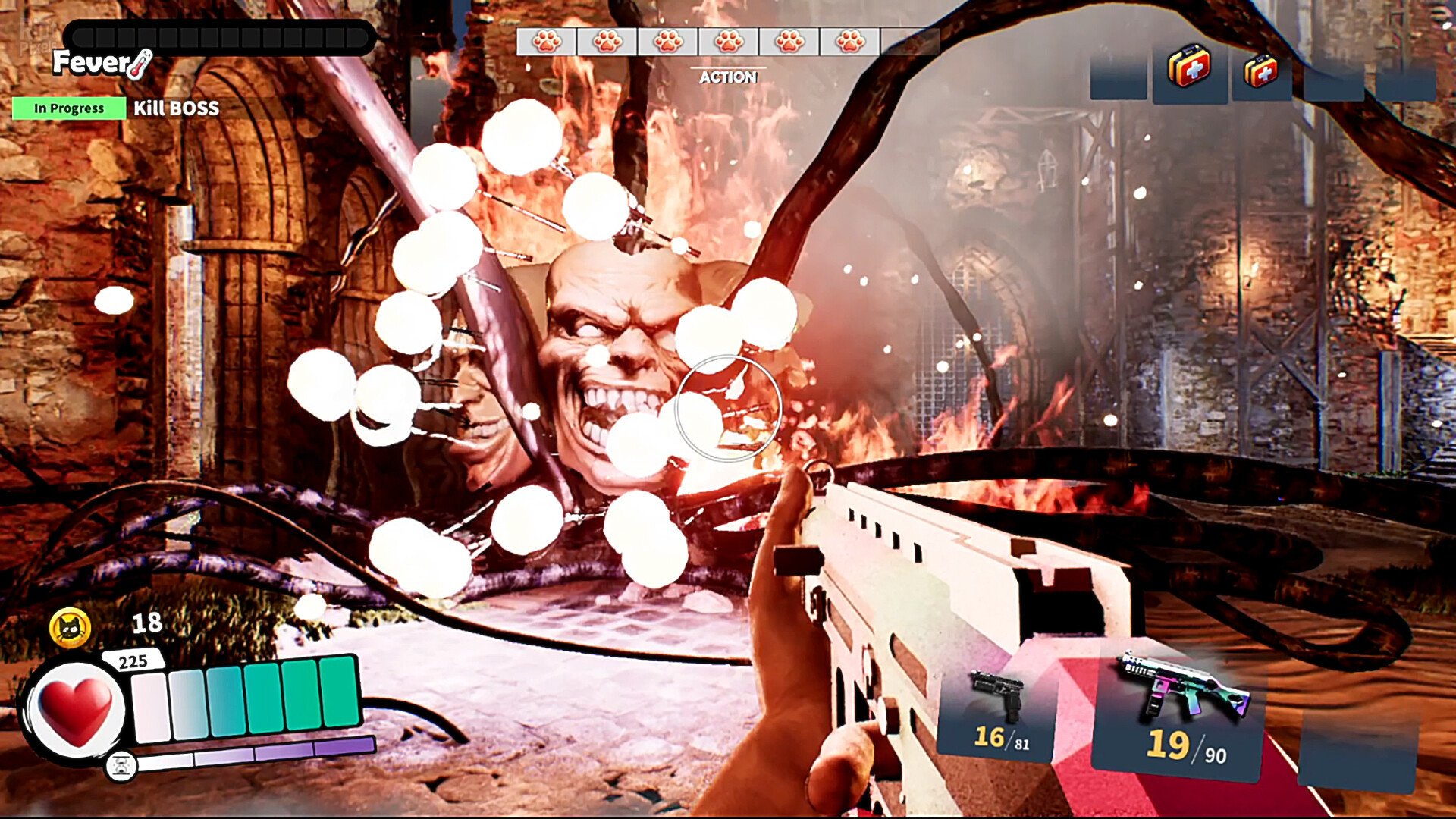Click the Fever thermometer icon

tap(141, 64)
